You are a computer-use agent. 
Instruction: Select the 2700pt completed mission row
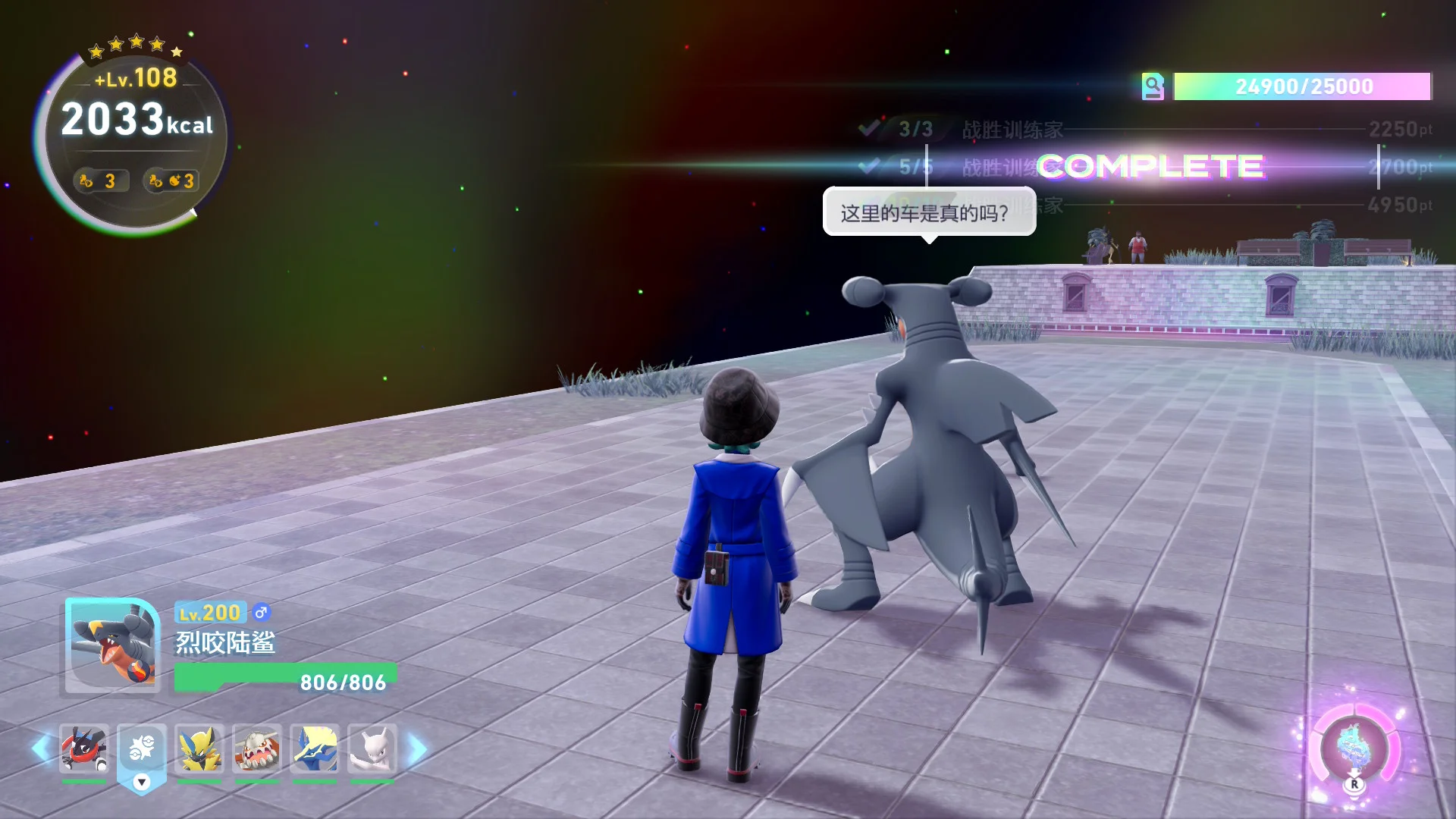pos(1145,167)
